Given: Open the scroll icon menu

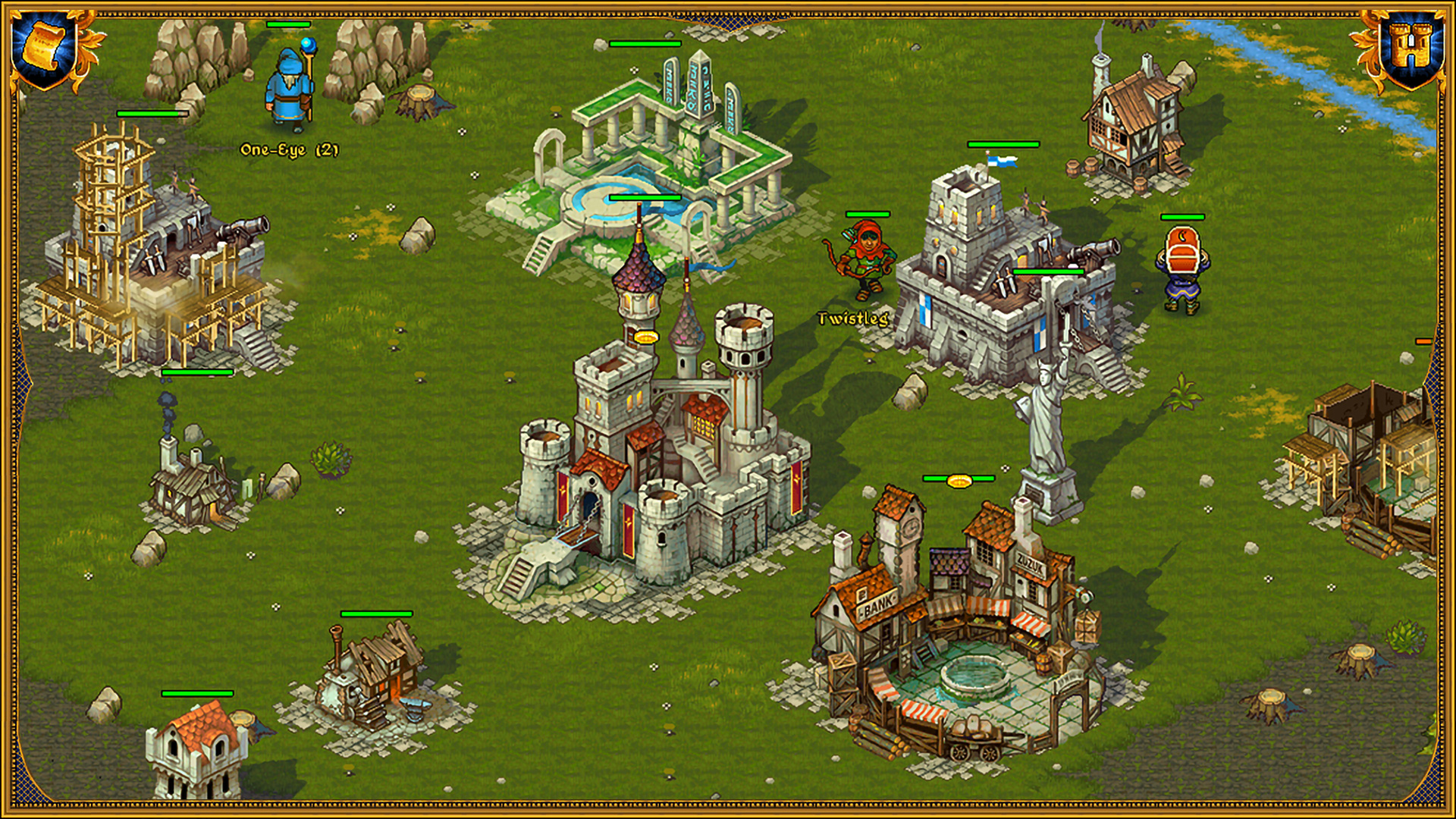Looking at the screenshot, I should pos(43,47).
